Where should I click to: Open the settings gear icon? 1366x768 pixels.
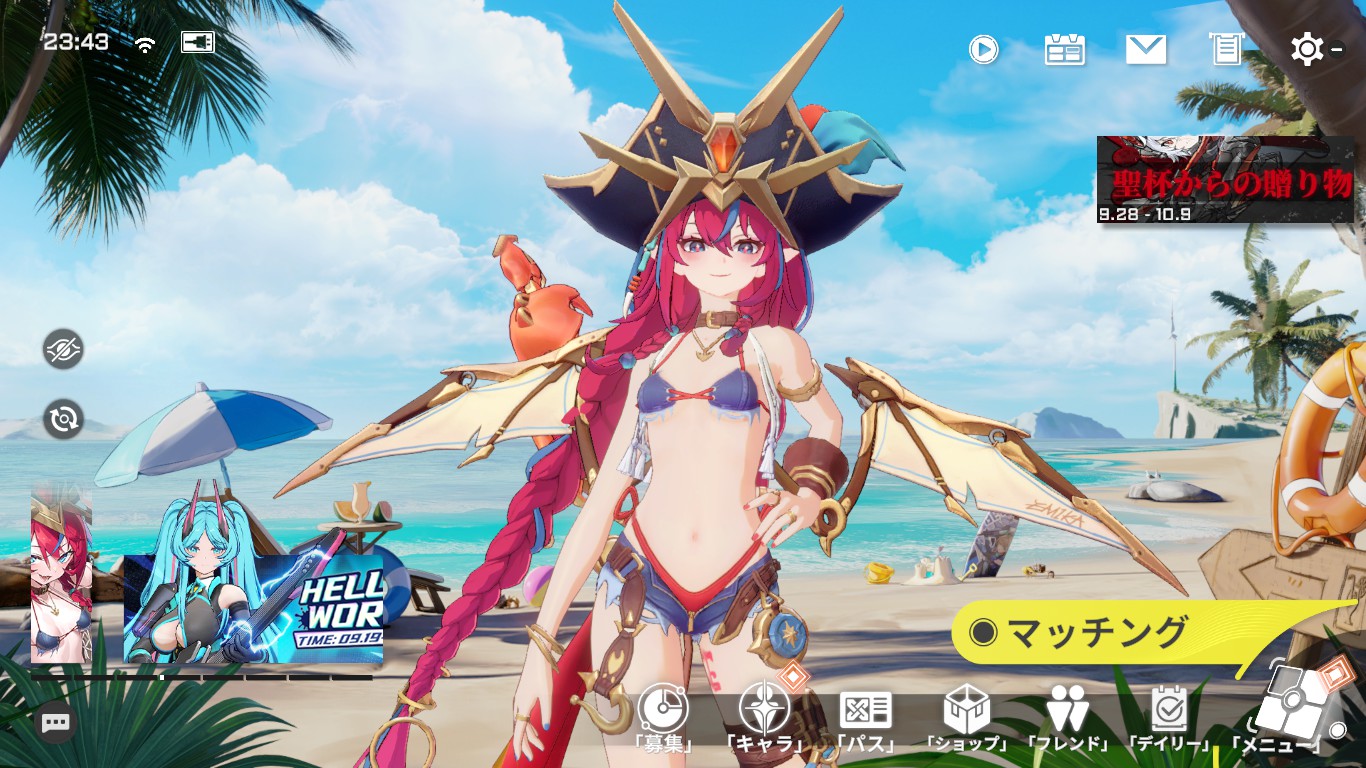1307,49
